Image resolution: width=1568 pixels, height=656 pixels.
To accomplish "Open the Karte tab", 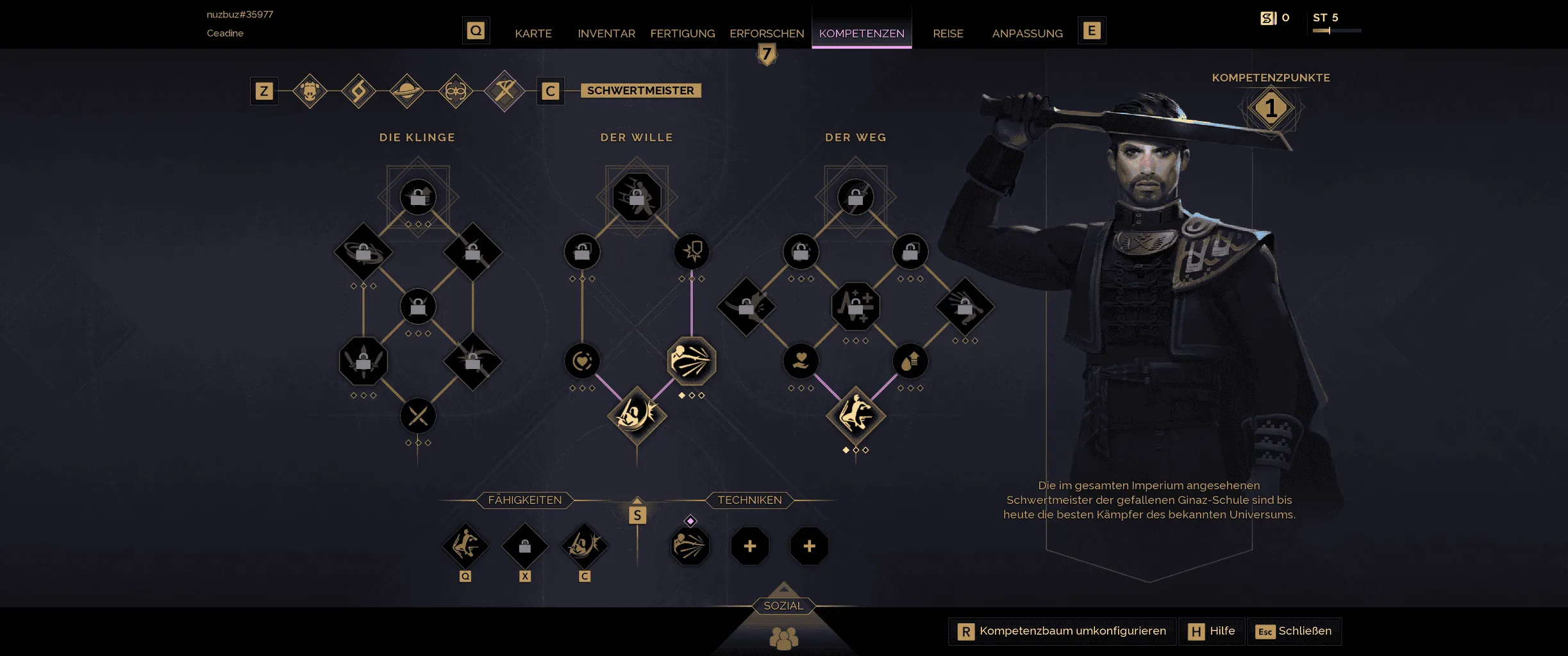I will coord(533,33).
